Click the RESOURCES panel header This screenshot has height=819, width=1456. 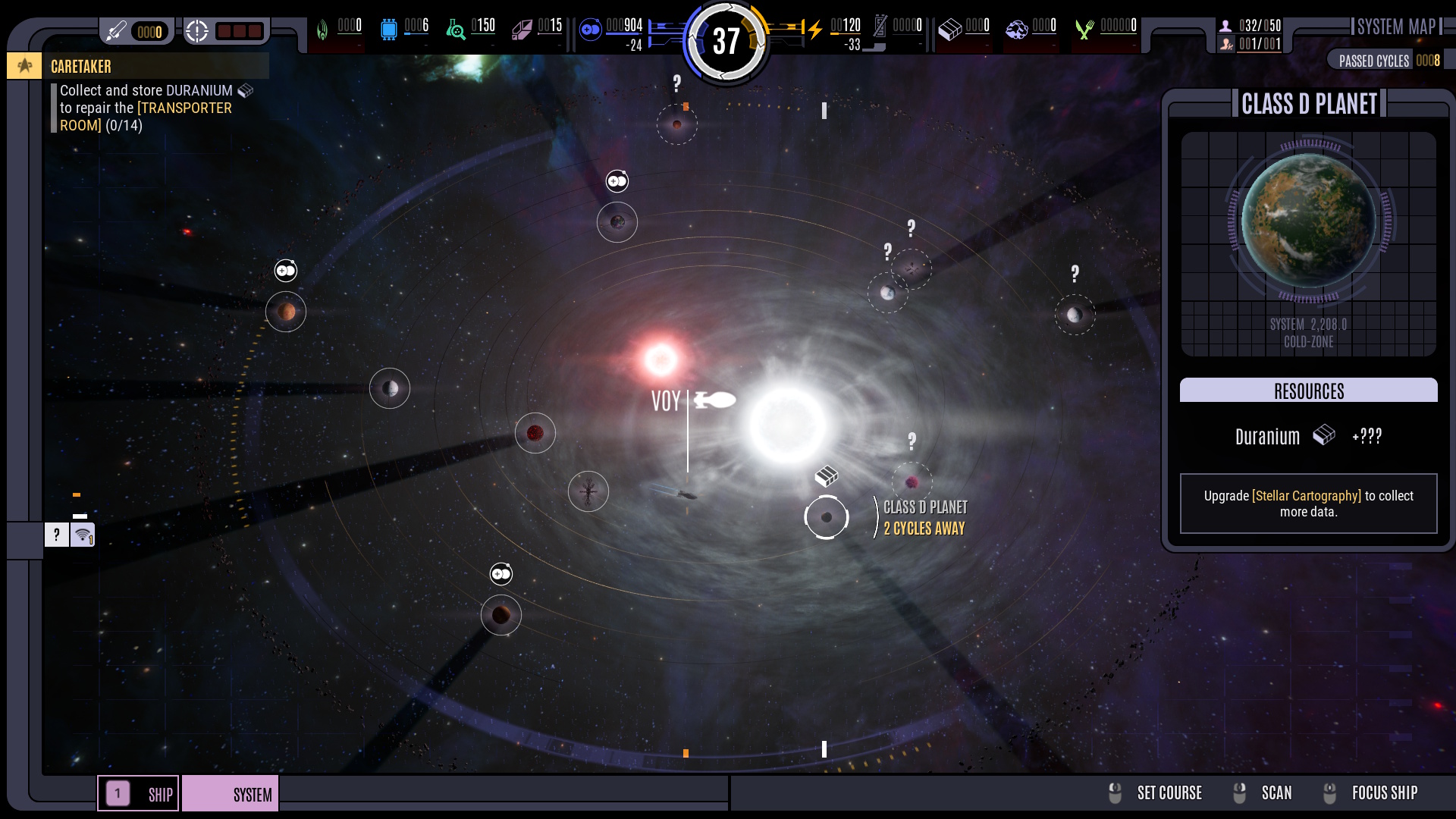[1308, 391]
